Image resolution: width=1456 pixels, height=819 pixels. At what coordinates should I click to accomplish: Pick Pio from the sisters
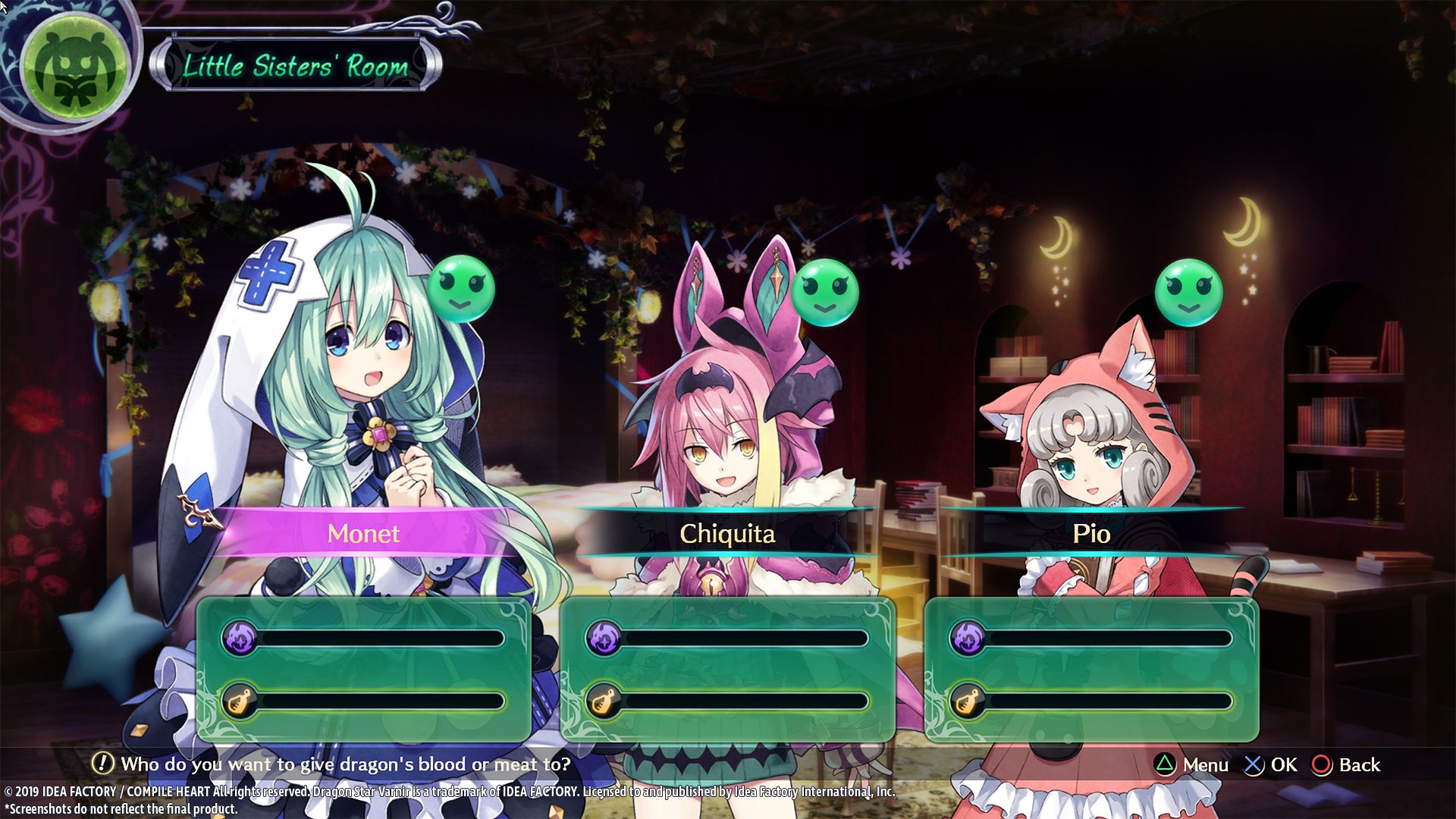click(1090, 533)
